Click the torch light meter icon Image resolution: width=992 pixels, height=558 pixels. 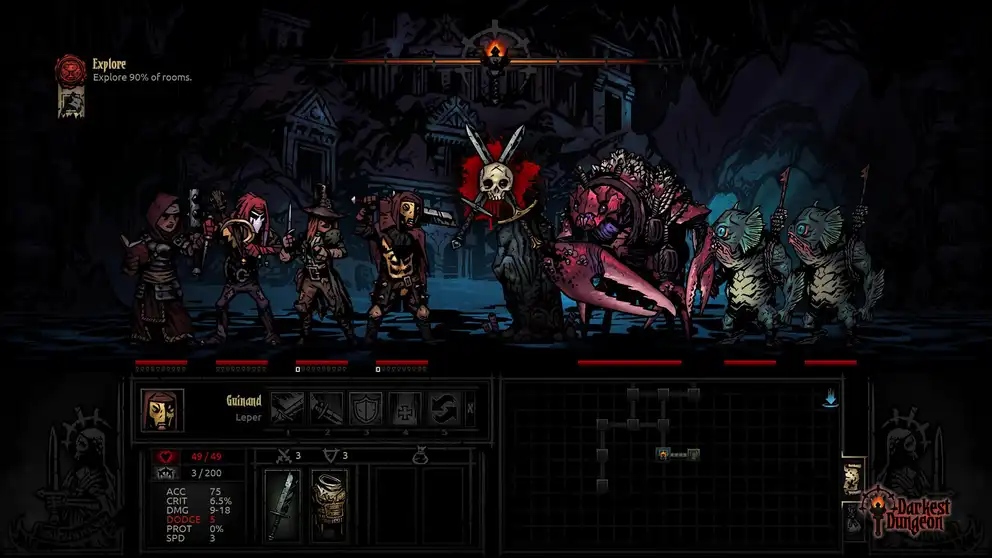490,50
